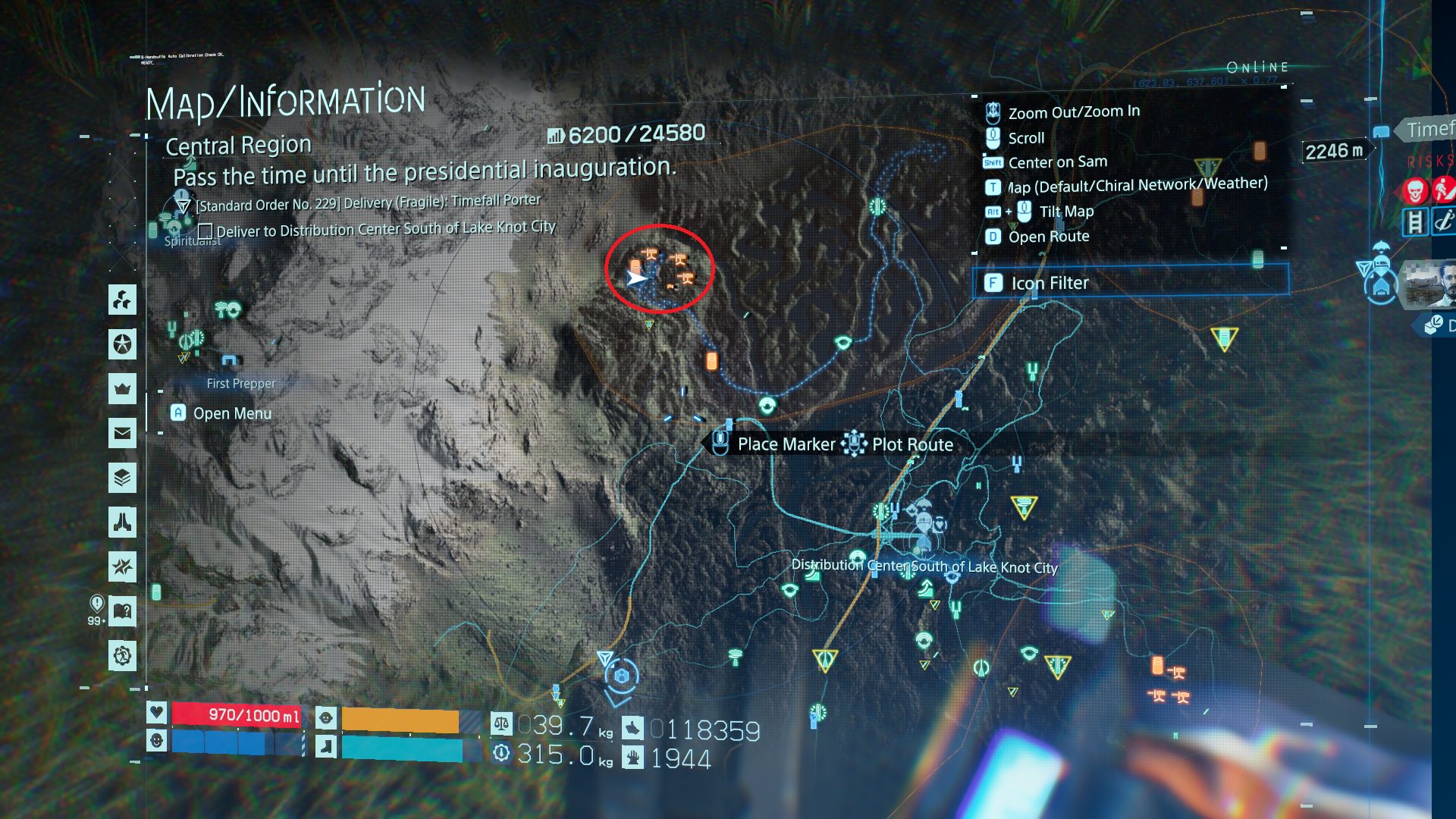Click Sam's white arrow position marker
Viewport: 1456px width, 819px height.
(636, 278)
